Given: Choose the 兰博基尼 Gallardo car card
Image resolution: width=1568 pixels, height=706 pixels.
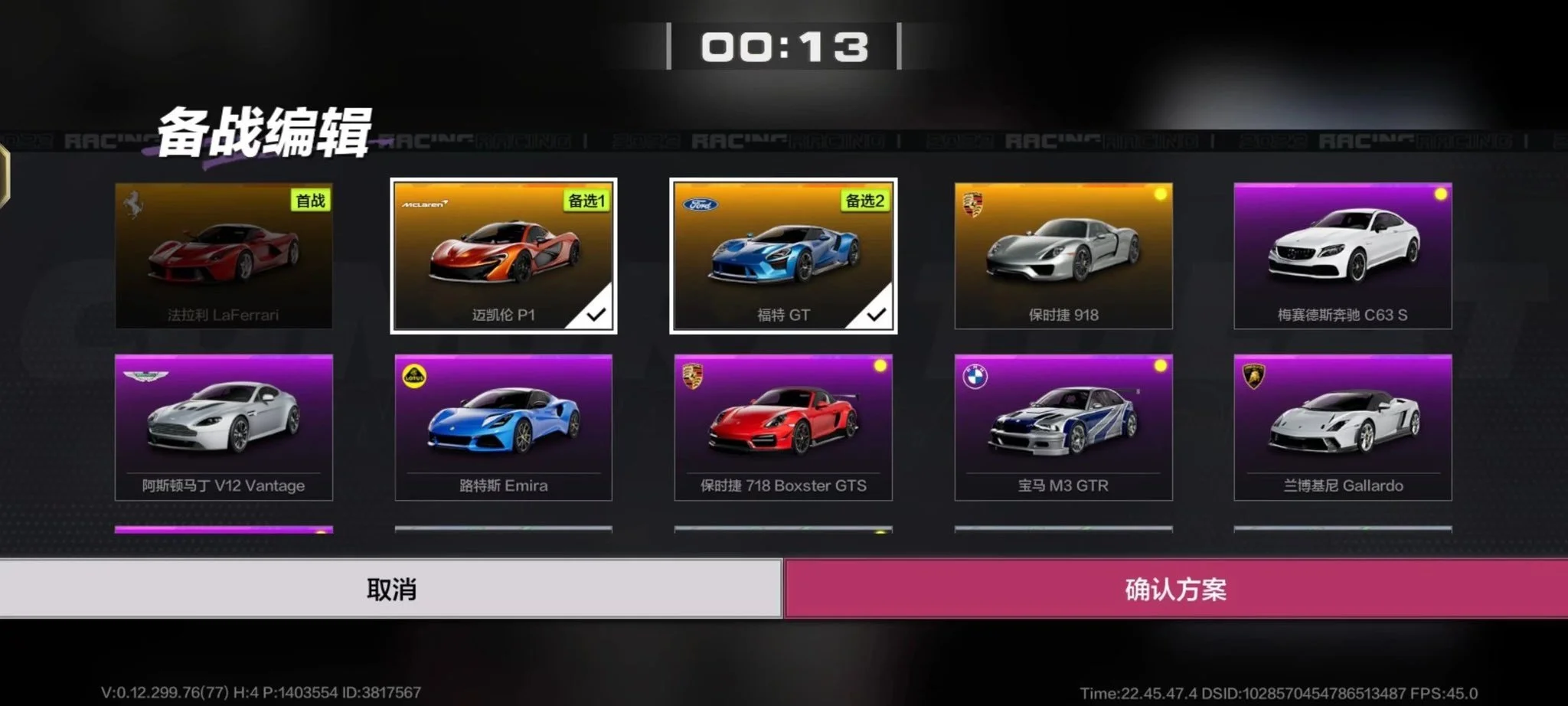Looking at the screenshot, I should 1342,427.
